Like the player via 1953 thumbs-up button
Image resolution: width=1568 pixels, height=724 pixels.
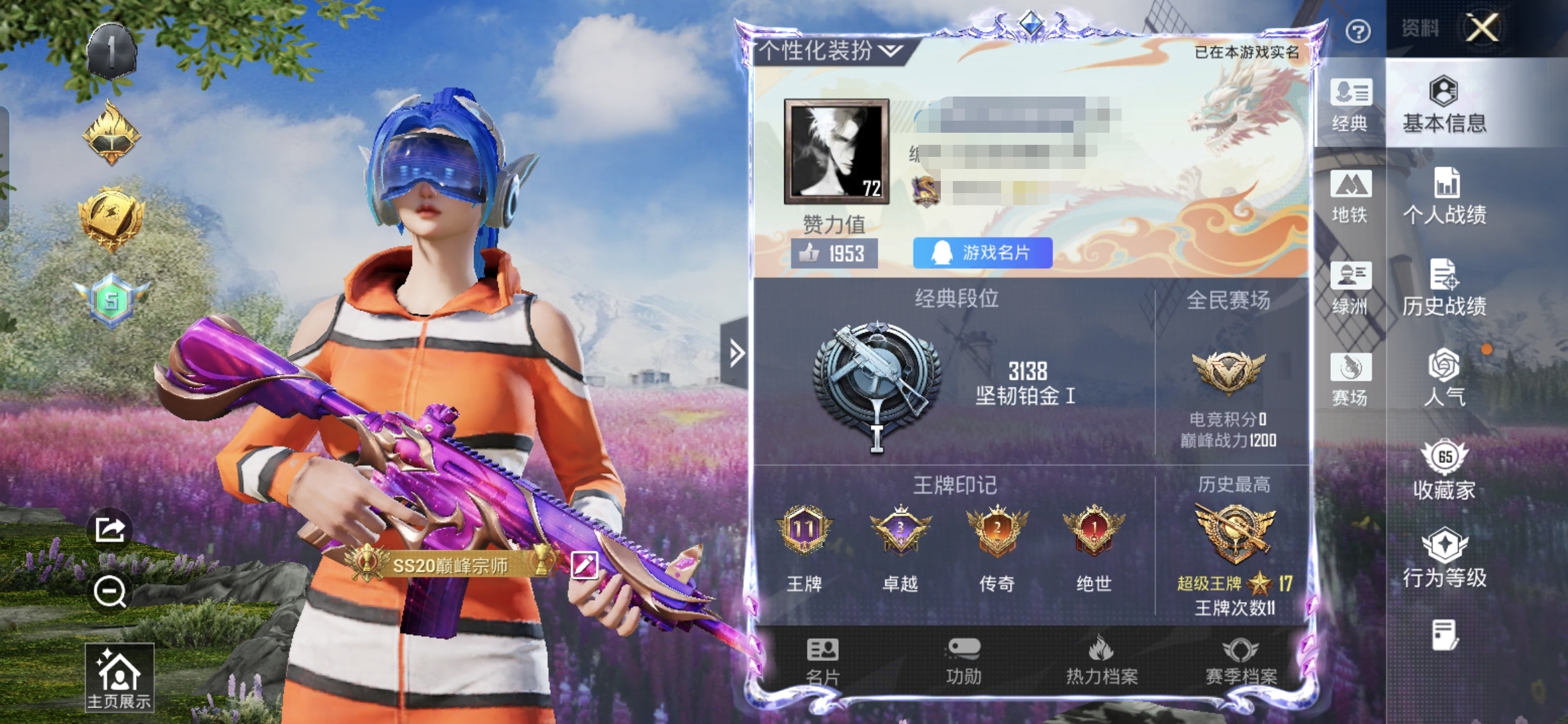pos(834,253)
